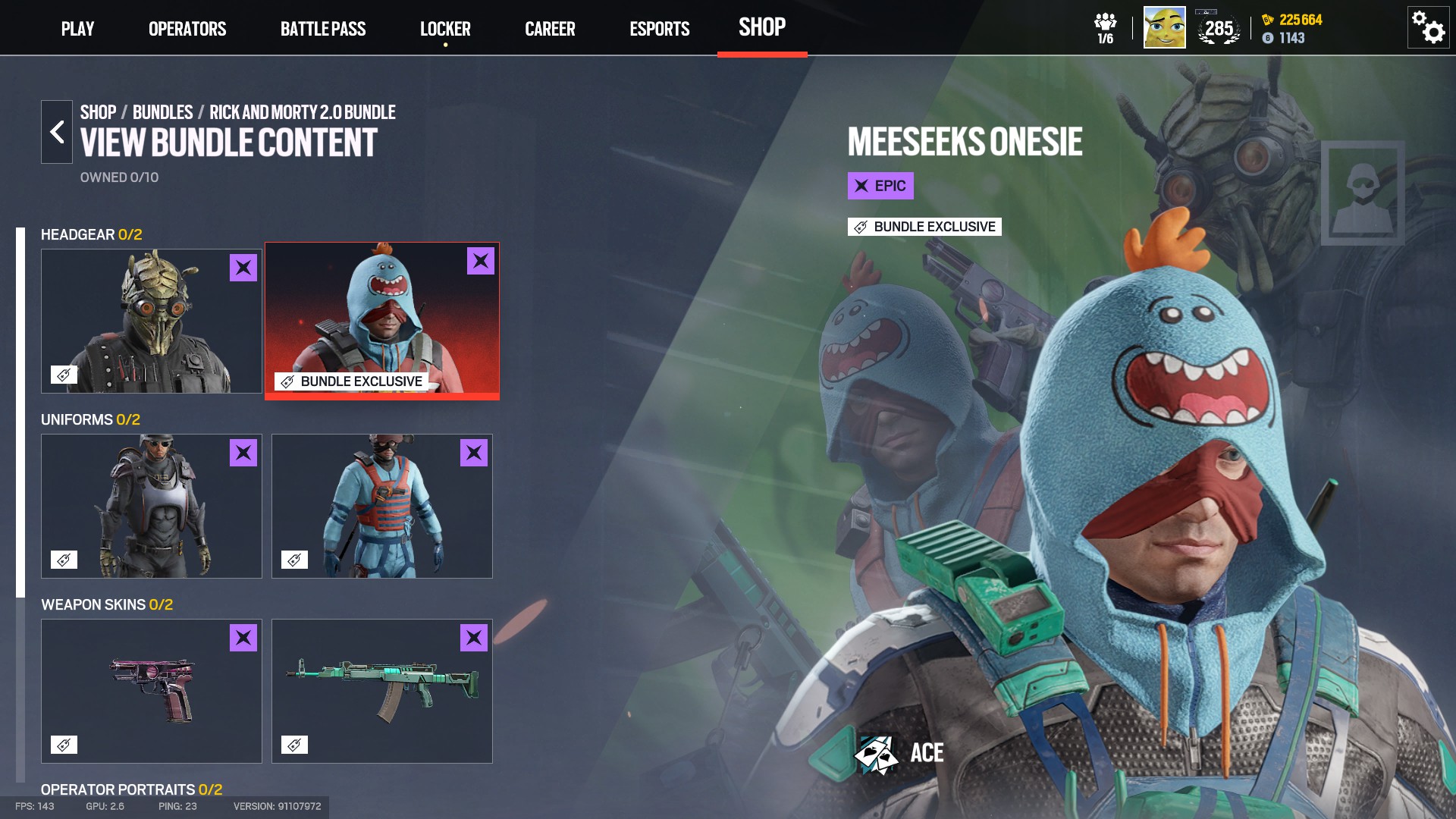Return to SHOP via the breadcrumb
1456x819 pixels.
click(97, 111)
